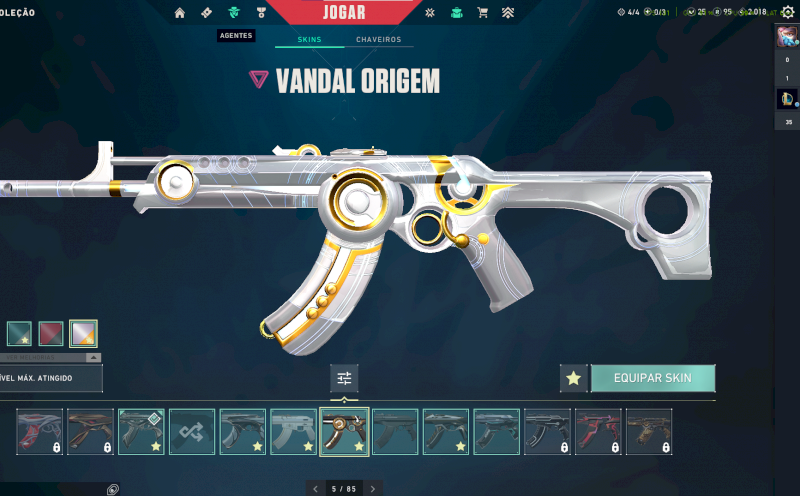The image size is (800, 496).
Task: Open the store cart icon
Action: (483, 13)
